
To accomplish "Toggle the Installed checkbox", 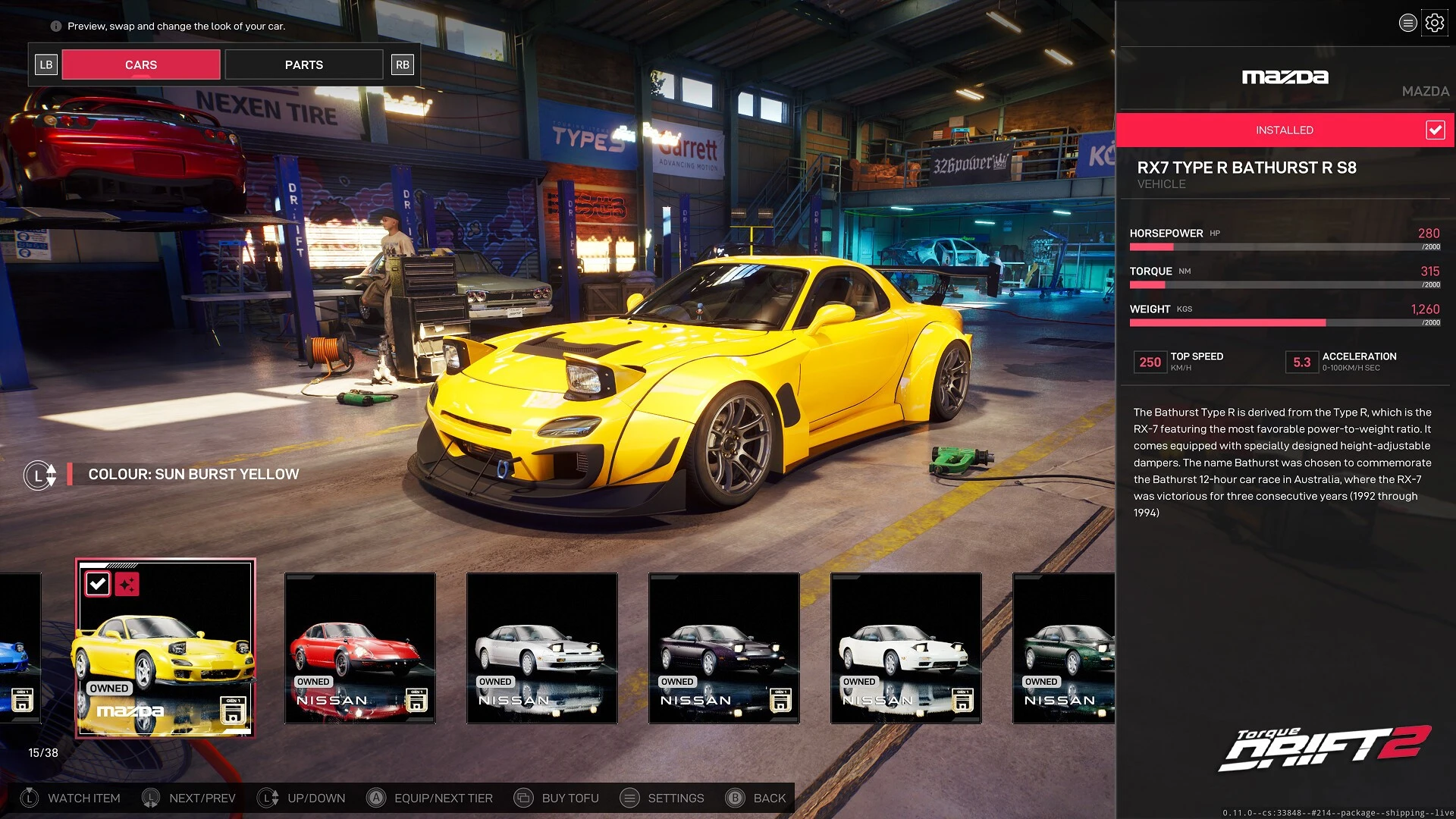I will coord(1435,130).
